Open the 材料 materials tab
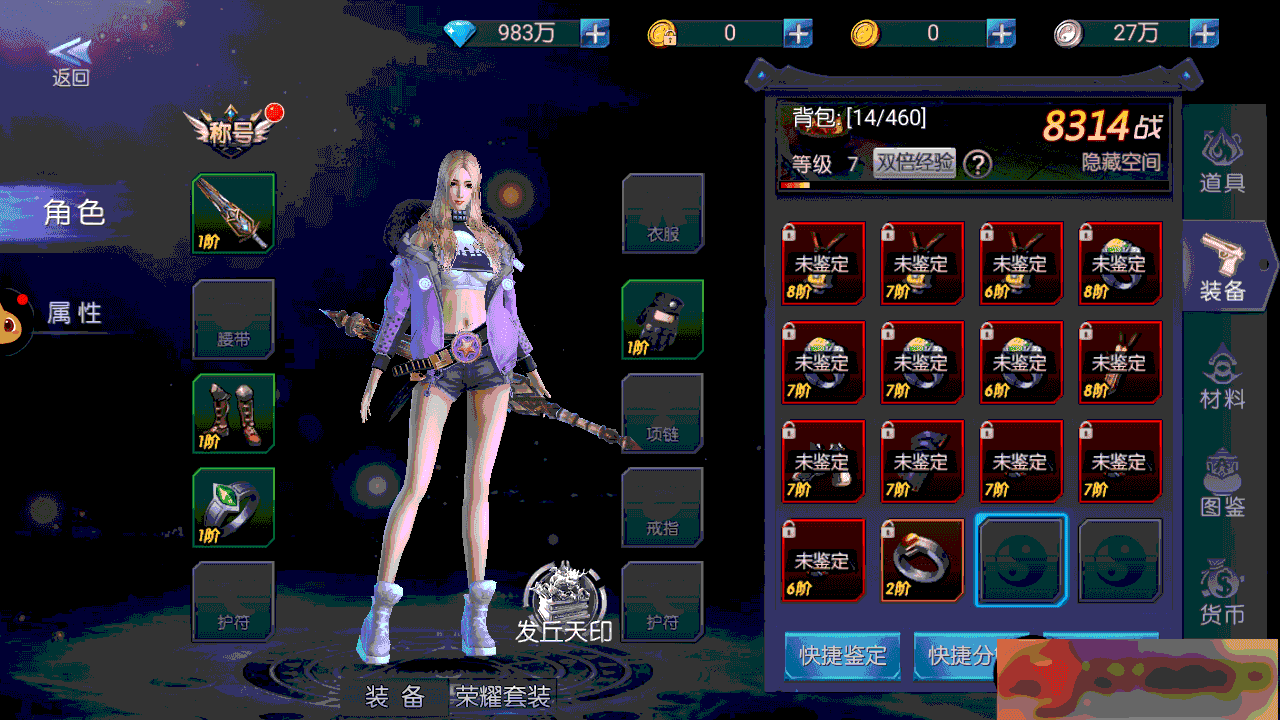This screenshot has width=1280, height=720. pos(1222,378)
